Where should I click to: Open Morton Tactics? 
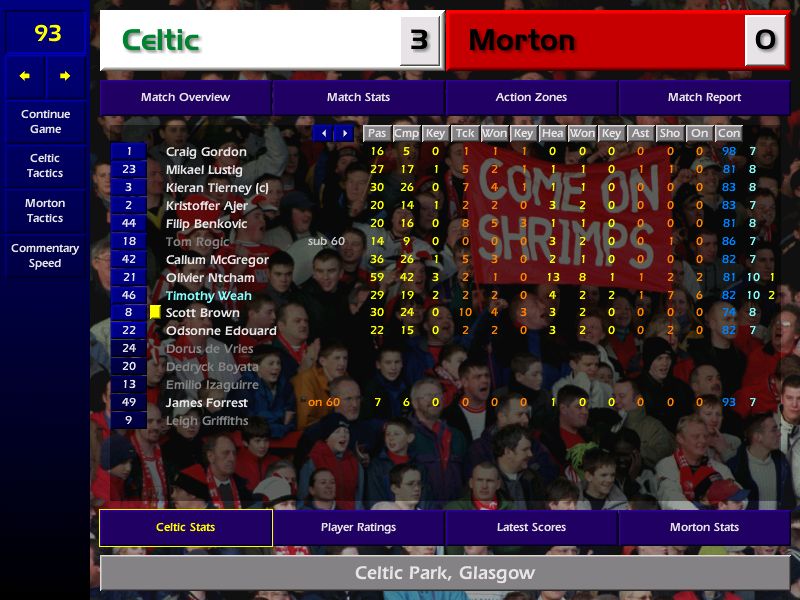pos(45,211)
